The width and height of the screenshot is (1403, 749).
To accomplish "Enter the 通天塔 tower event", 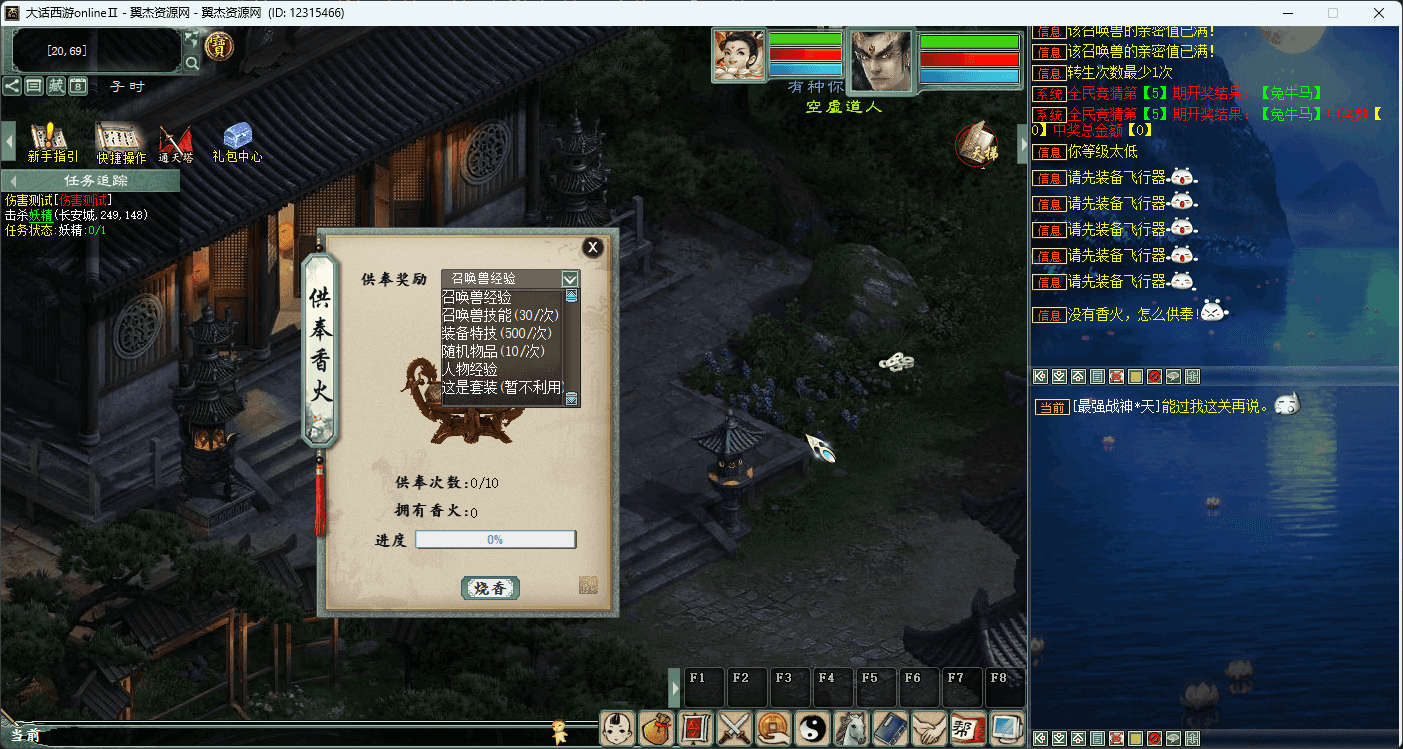I will pos(175,143).
